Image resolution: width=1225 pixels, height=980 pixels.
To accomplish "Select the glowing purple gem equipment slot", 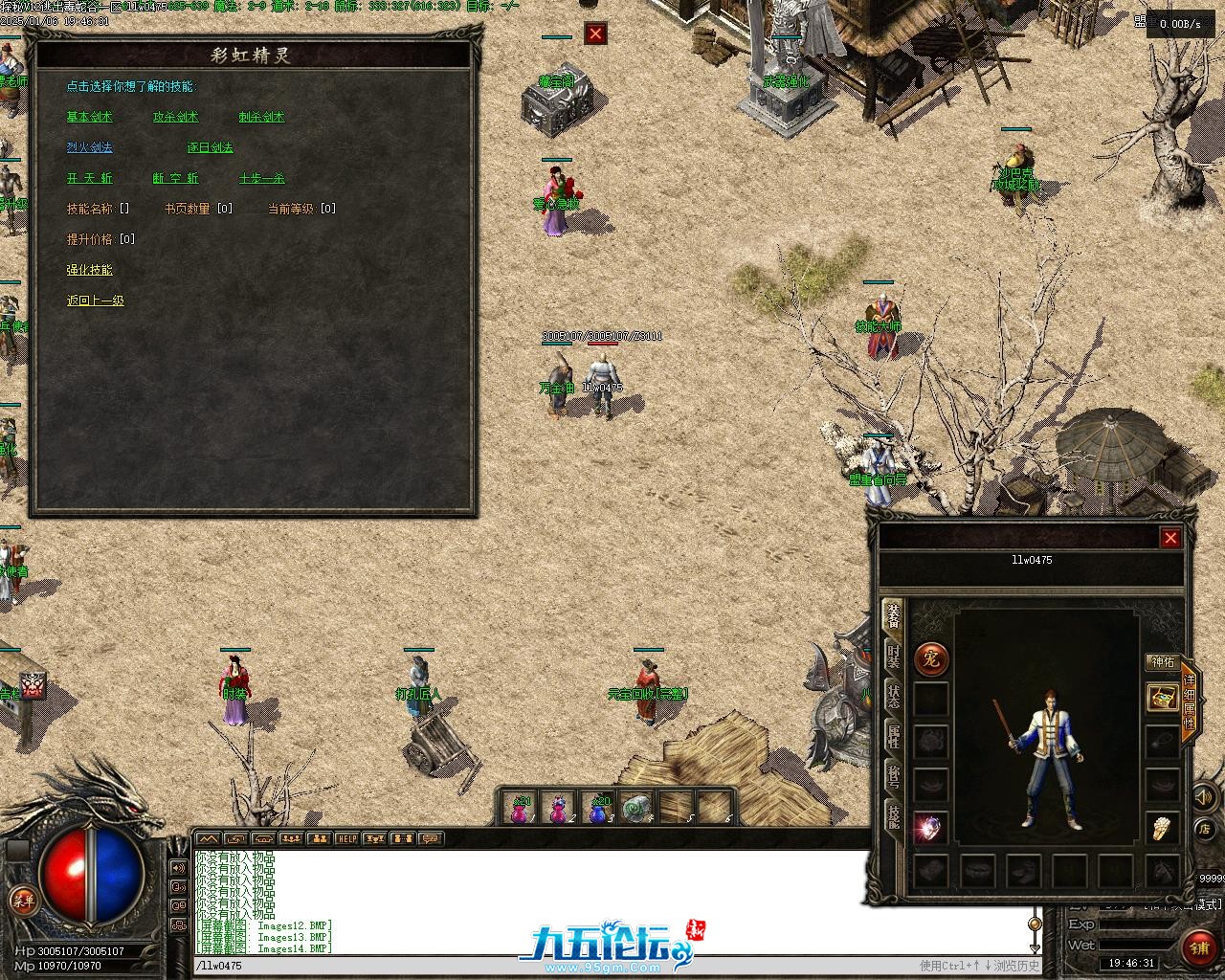I will coord(930,827).
